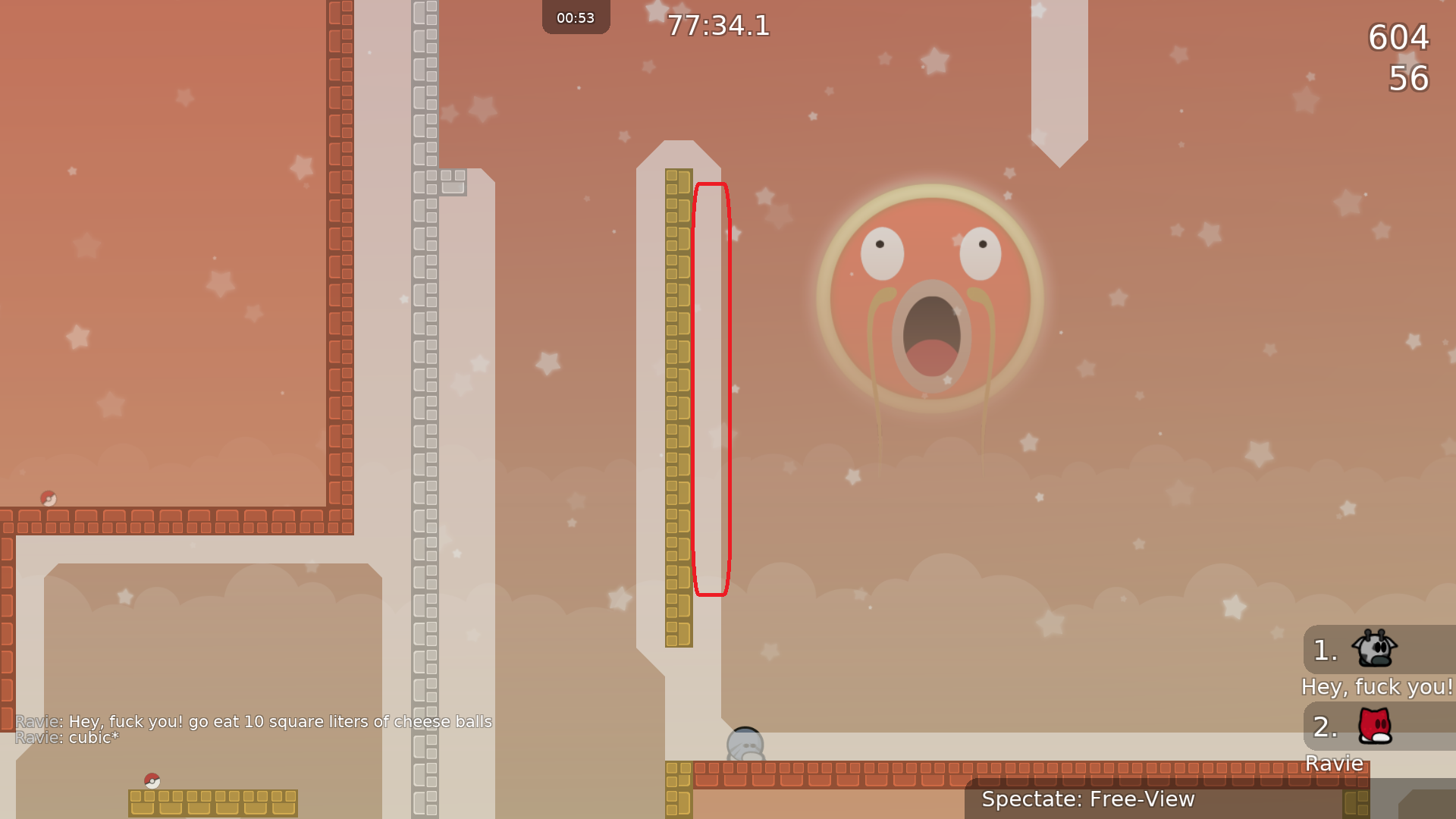
Task: Select the name Hey, fuck you! on the leaderboard
Action: click(x=1377, y=687)
